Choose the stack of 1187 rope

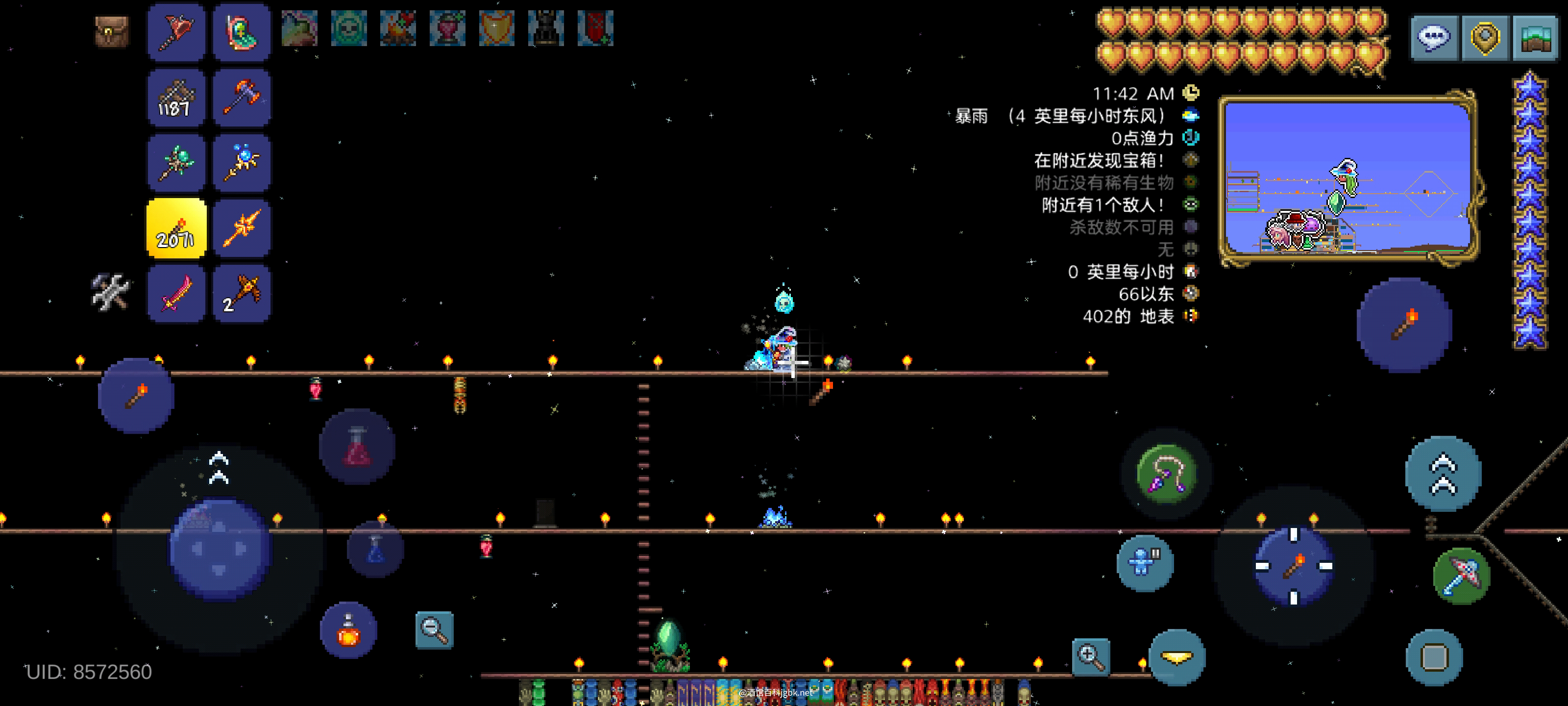click(x=176, y=98)
